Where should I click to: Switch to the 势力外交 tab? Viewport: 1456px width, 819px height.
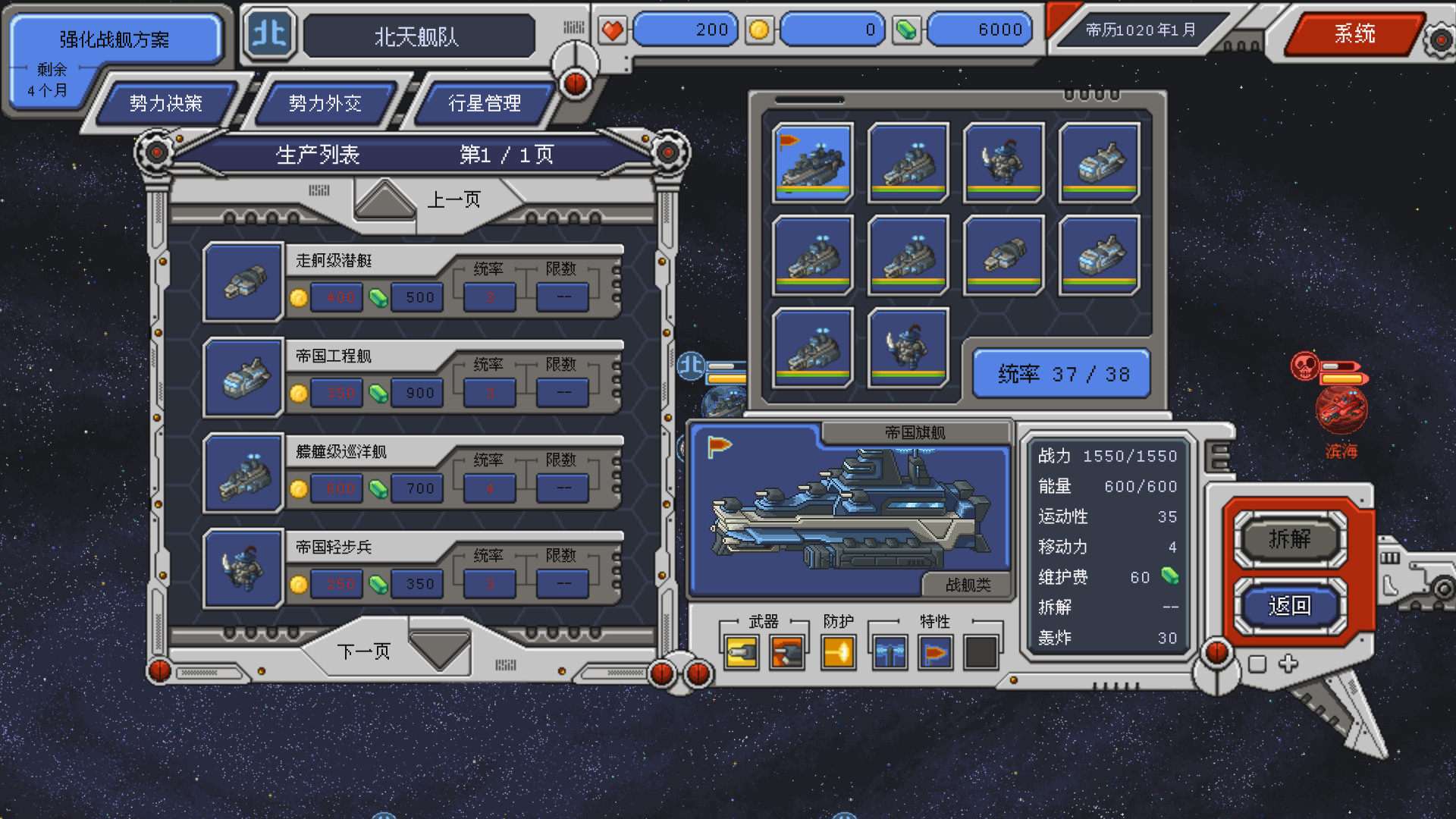(326, 104)
